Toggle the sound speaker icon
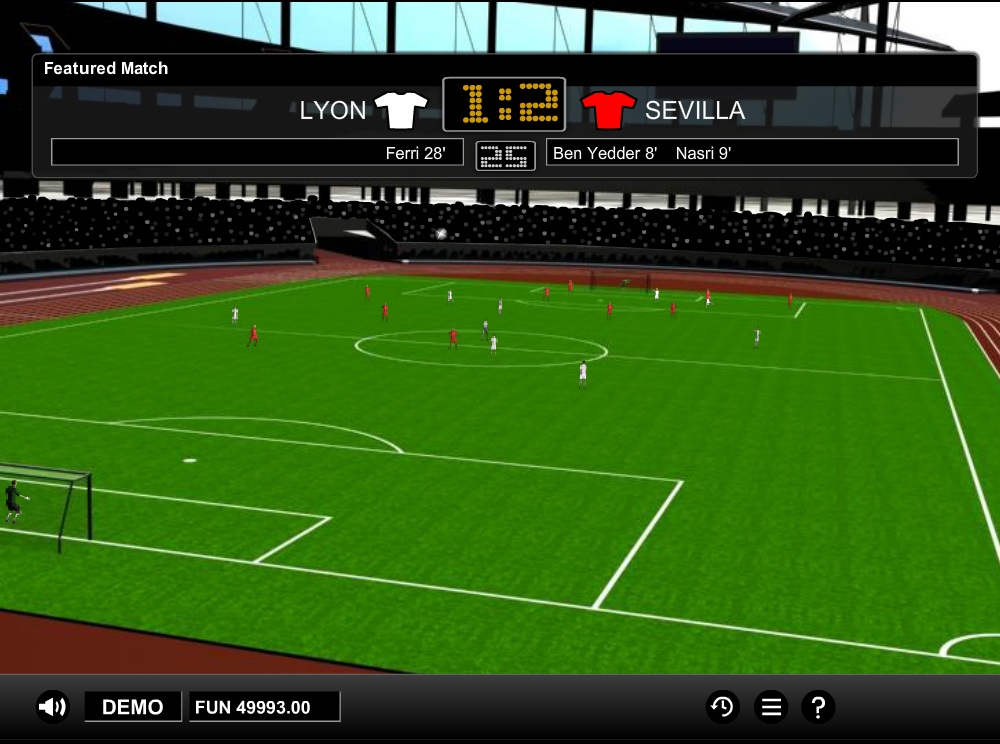The width and height of the screenshot is (1000, 744). pos(52,707)
